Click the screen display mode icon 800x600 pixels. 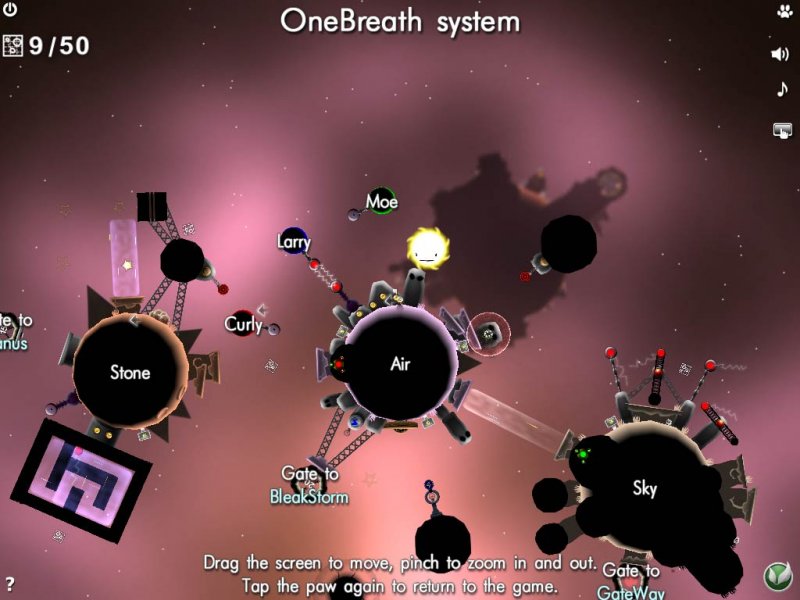pos(782,129)
